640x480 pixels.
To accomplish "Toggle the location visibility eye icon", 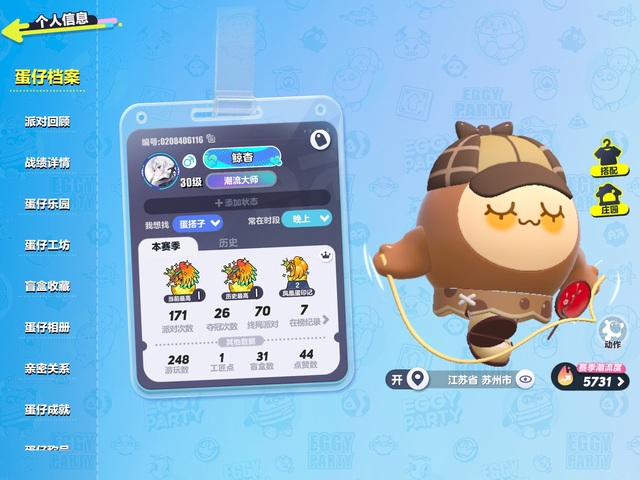I will pyautogui.click(x=525, y=380).
